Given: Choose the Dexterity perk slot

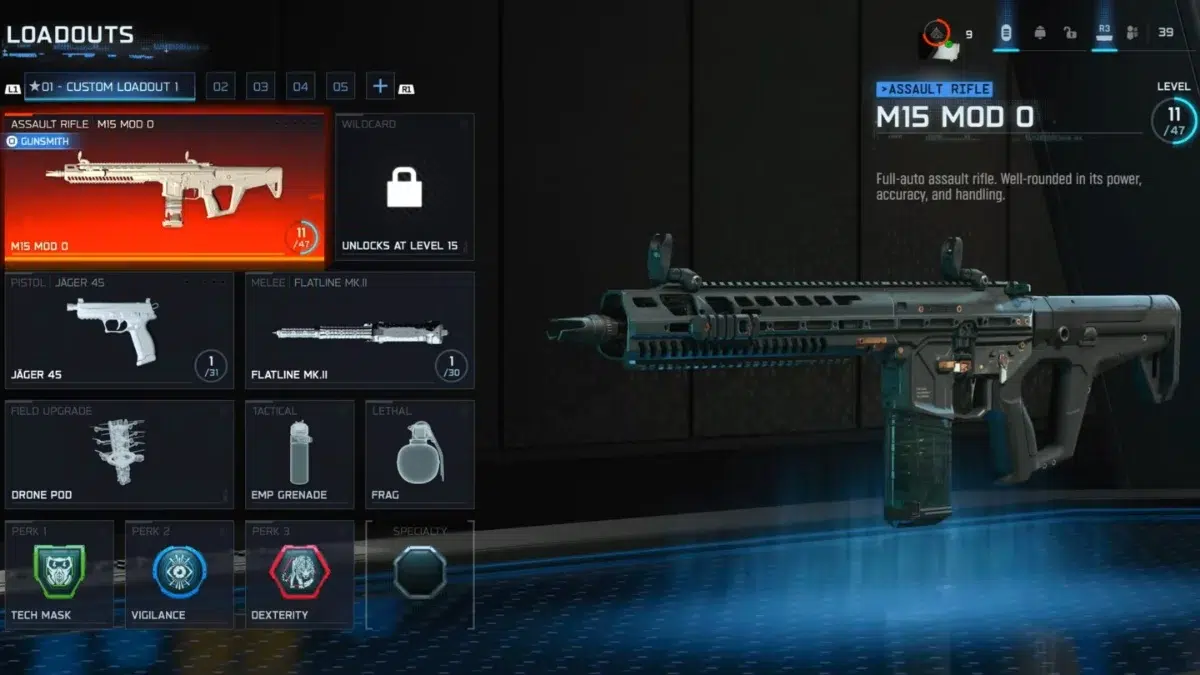Looking at the screenshot, I should tap(299, 574).
